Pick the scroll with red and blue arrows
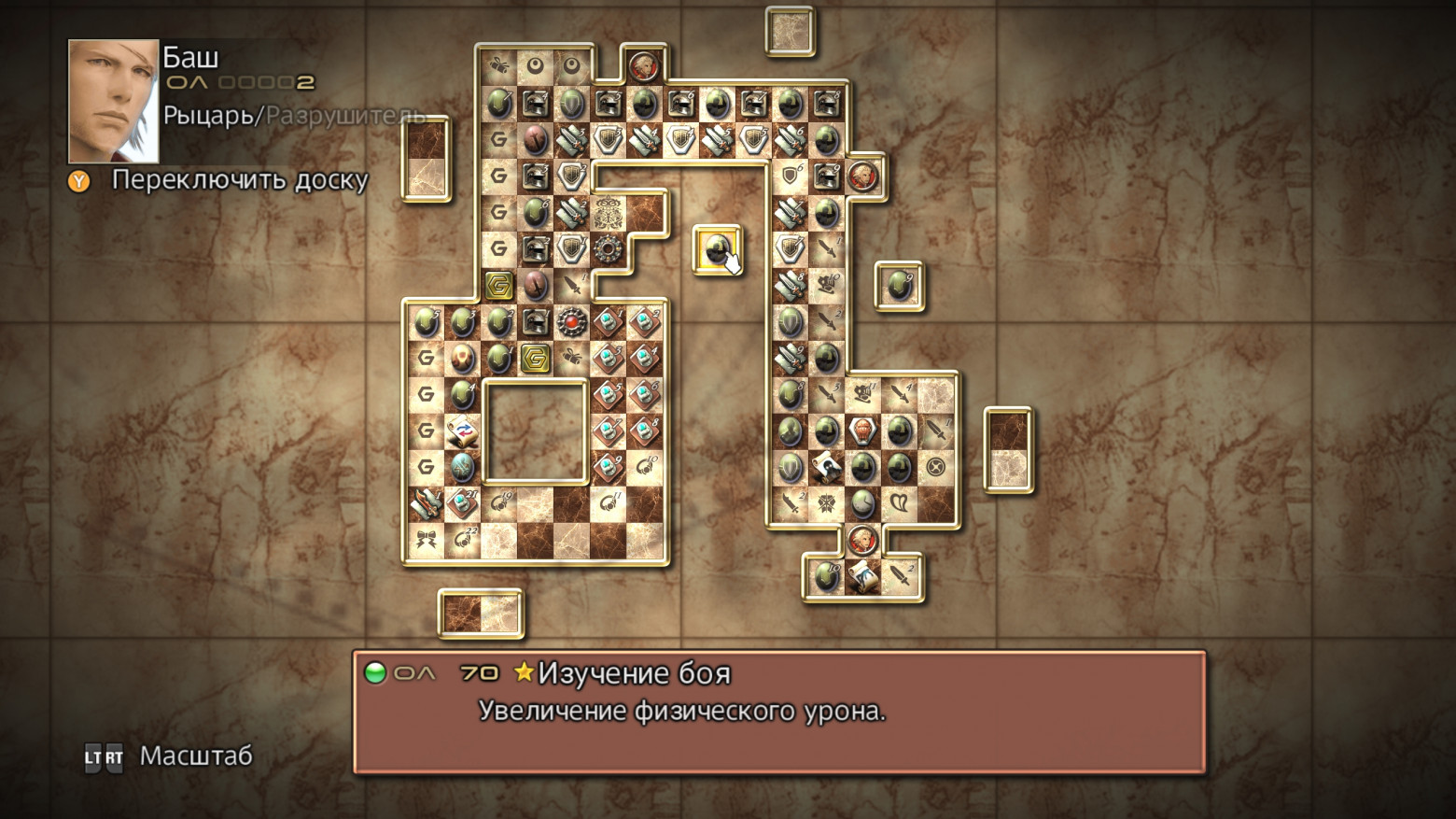The height and width of the screenshot is (819, 1456). pyautogui.click(x=463, y=431)
